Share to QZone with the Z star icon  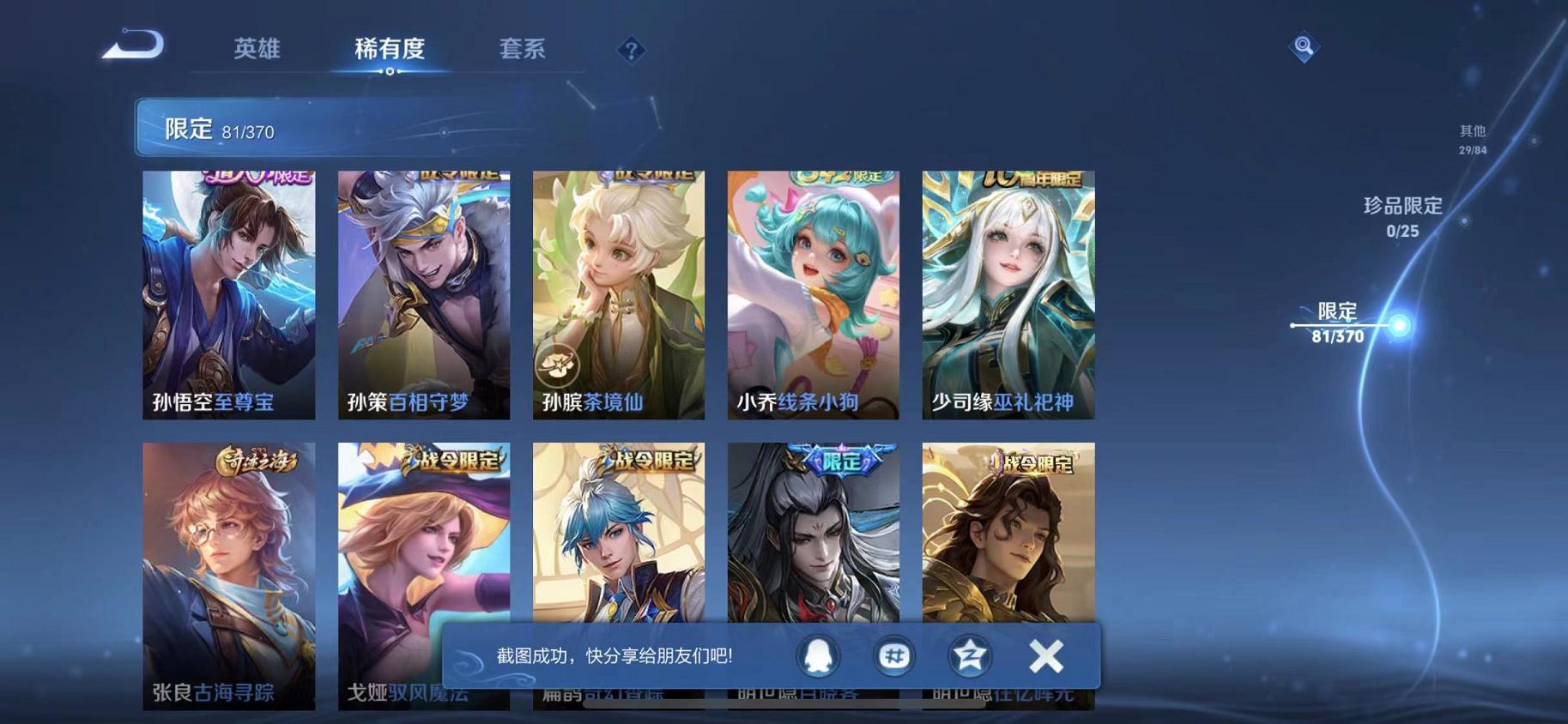pyautogui.click(x=969, y=656)
